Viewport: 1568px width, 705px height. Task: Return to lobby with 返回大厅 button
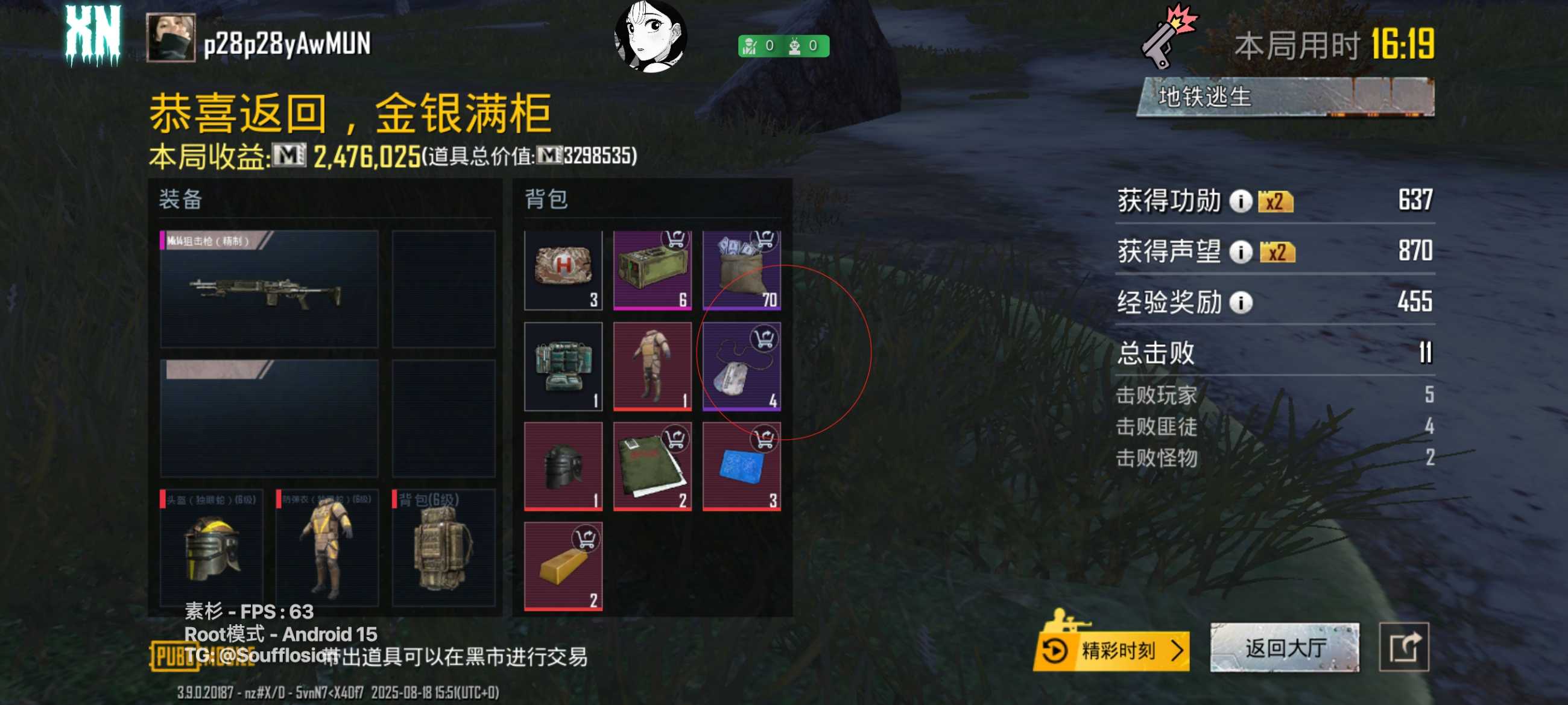[x=1285, y=648]
